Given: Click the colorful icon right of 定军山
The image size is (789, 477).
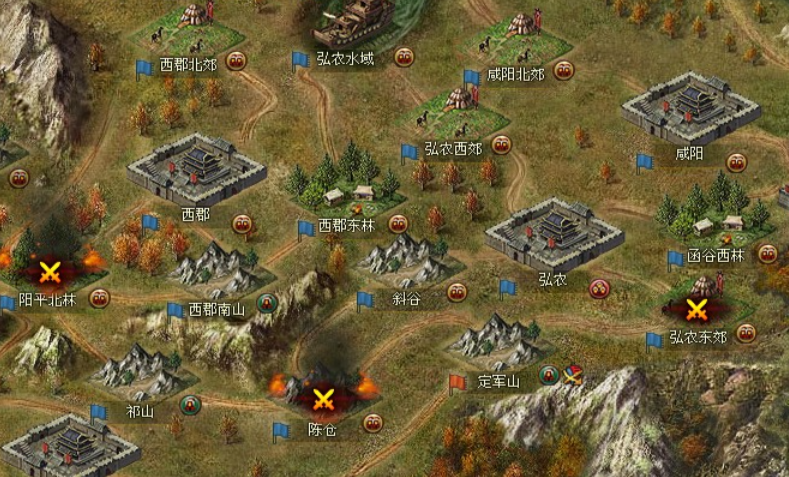Looking at the screenshot, I should point(573,376).
